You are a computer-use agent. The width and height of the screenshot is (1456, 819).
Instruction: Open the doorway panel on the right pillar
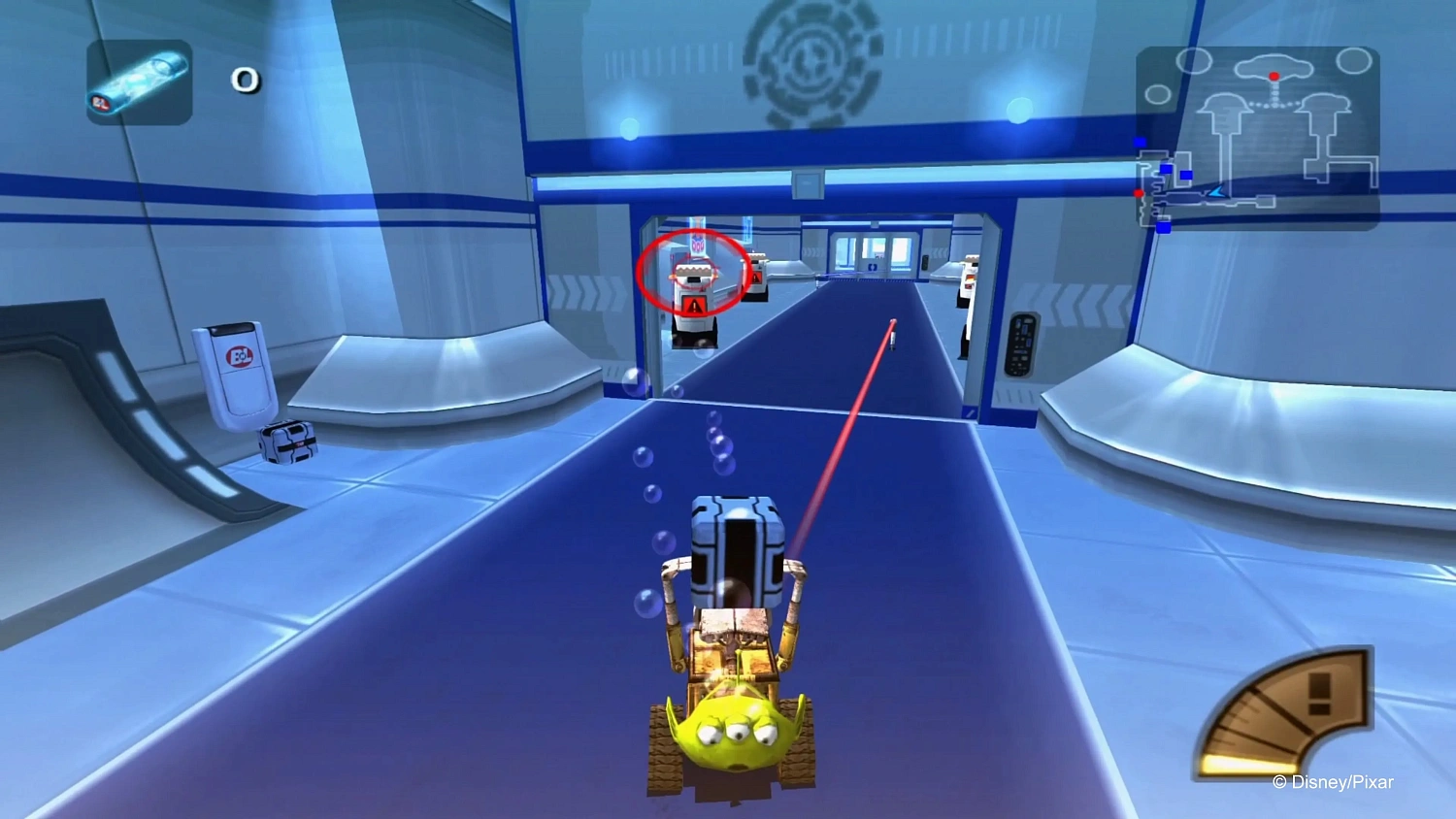tap(1022, 345)
